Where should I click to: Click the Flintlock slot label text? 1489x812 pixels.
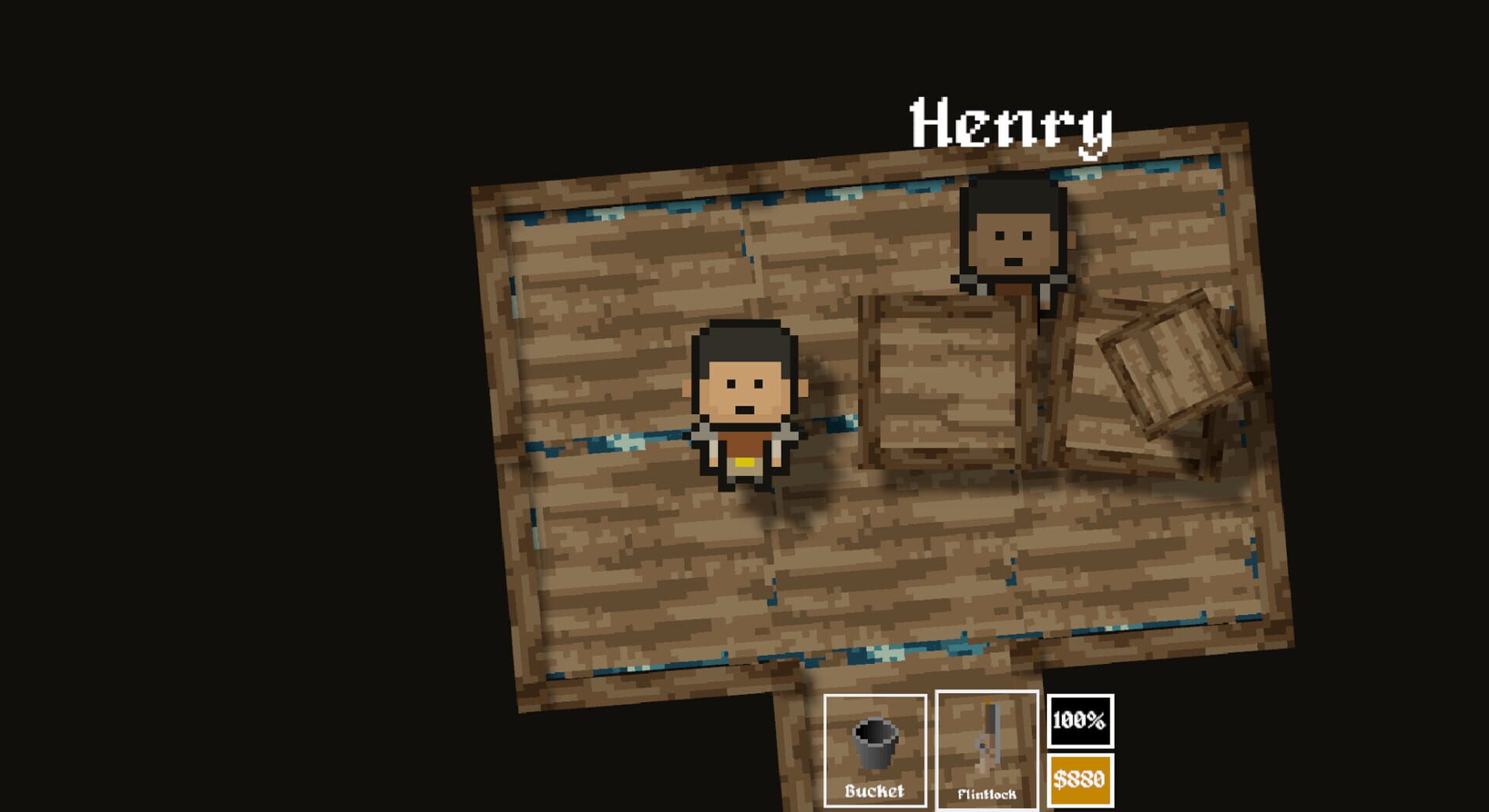click(988, 792)
